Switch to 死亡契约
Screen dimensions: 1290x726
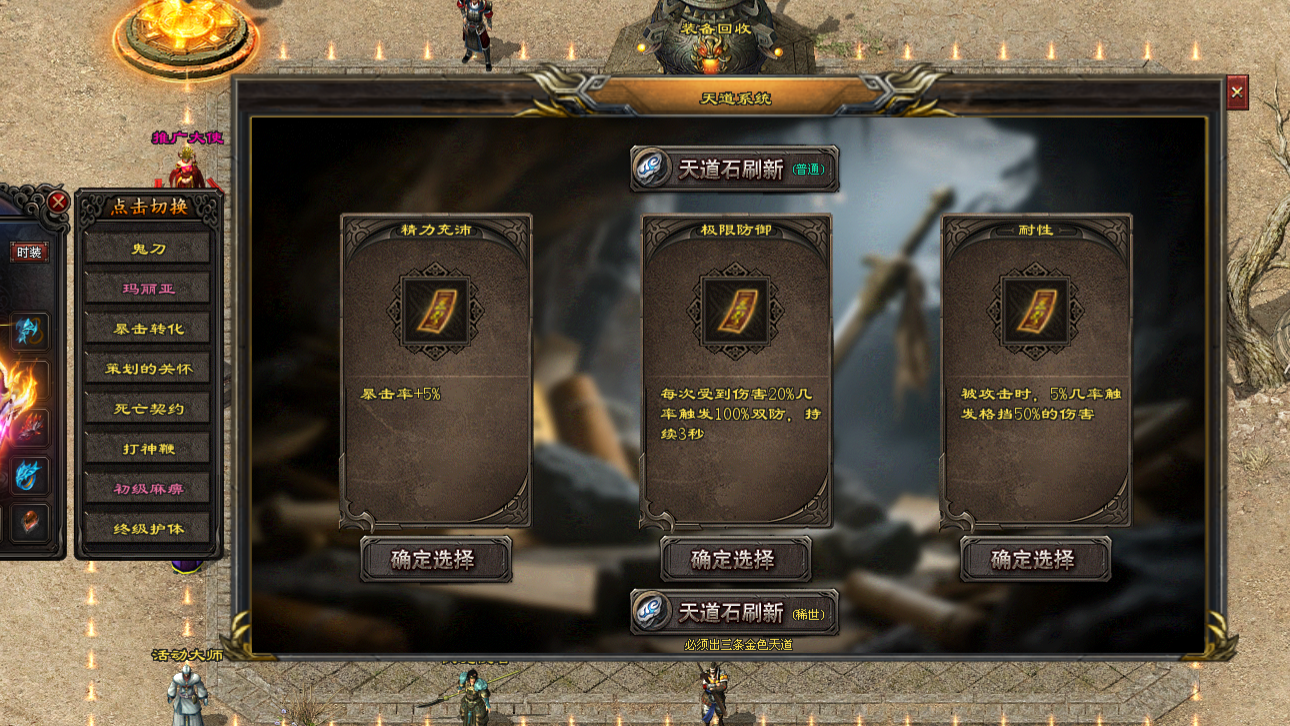click(147, 408)
